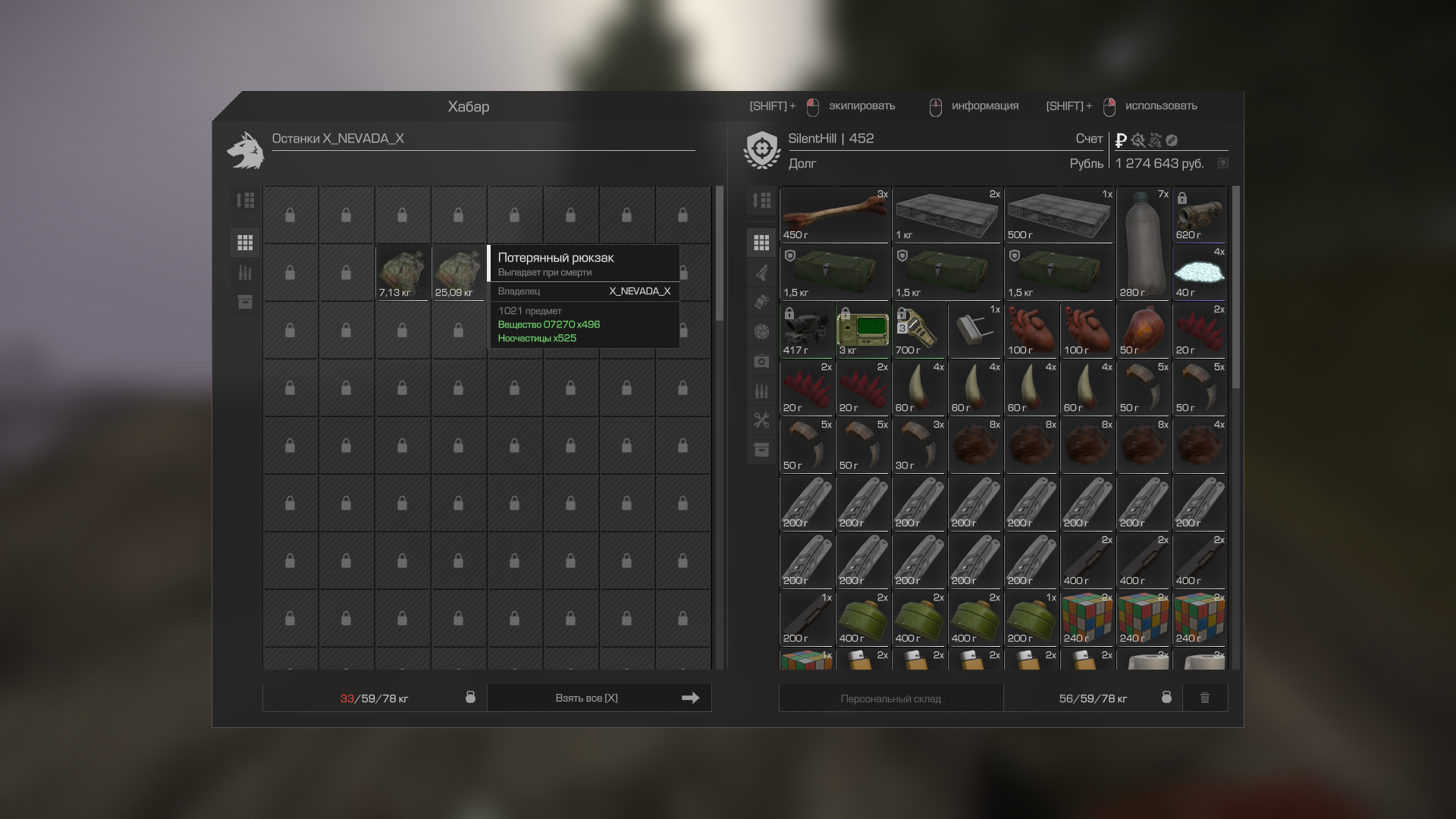Show the ammo category in player inventory
Viewport: 1456px width, 819px height.
761,391
